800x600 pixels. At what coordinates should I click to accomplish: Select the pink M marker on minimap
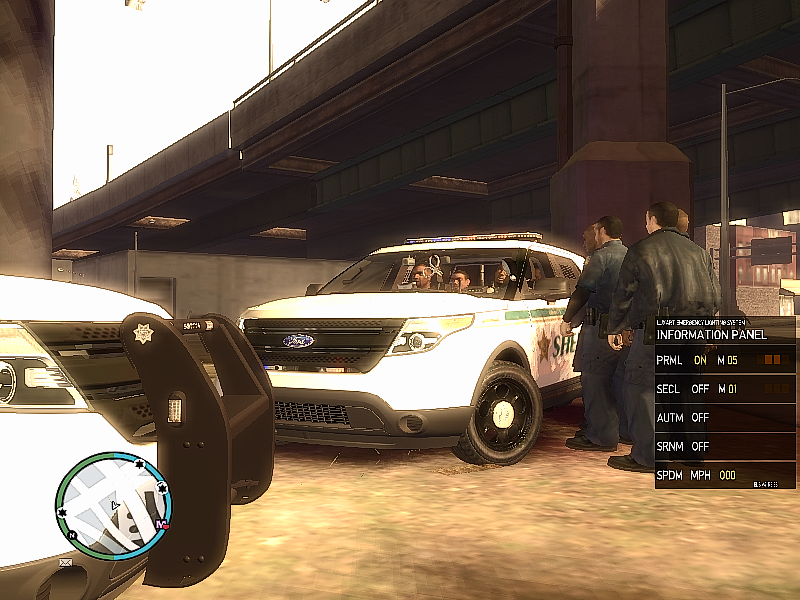pos(161,524)
